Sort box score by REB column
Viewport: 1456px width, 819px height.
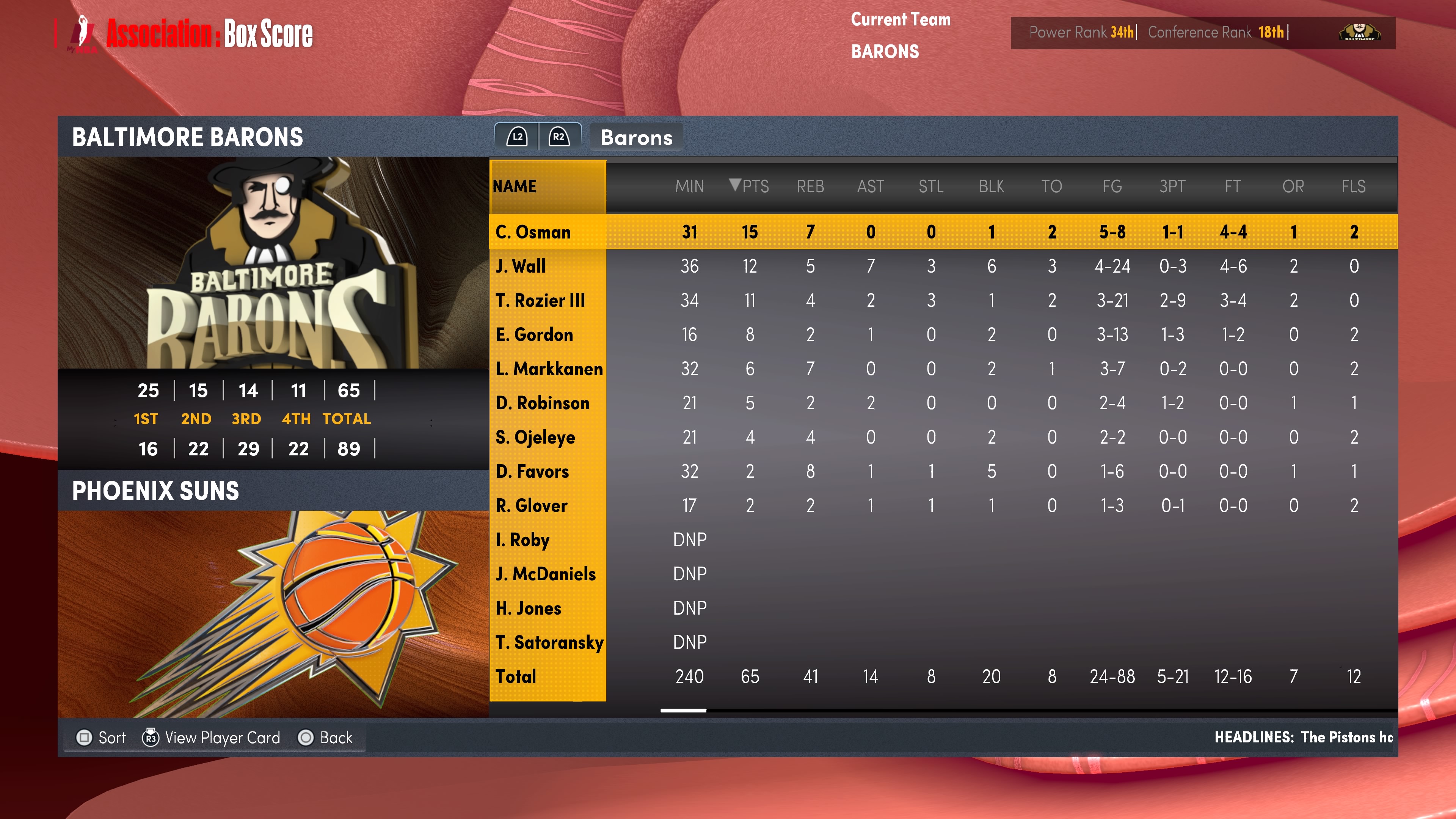[x=810, y=186]
